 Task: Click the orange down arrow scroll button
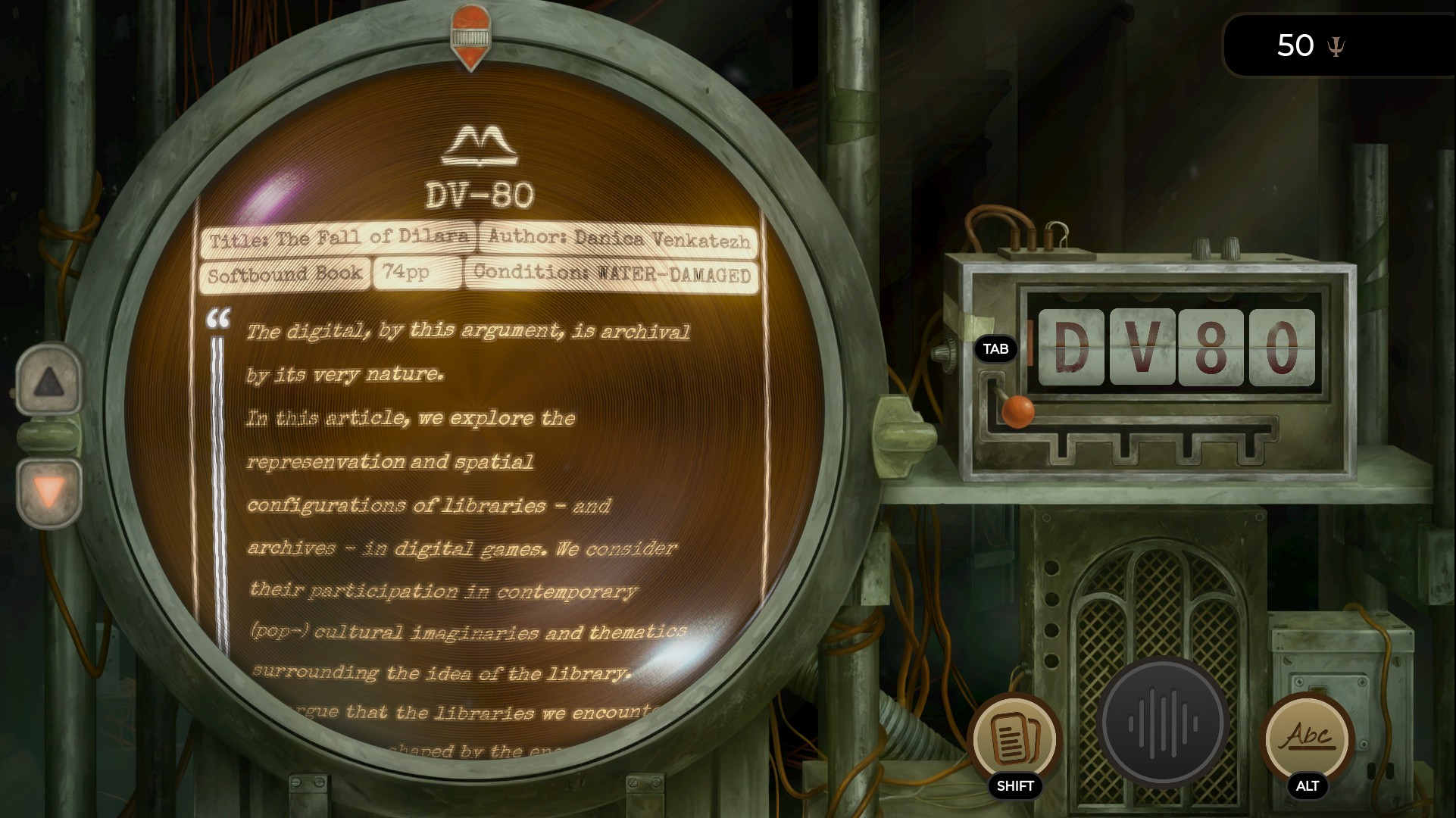(49, 493)
